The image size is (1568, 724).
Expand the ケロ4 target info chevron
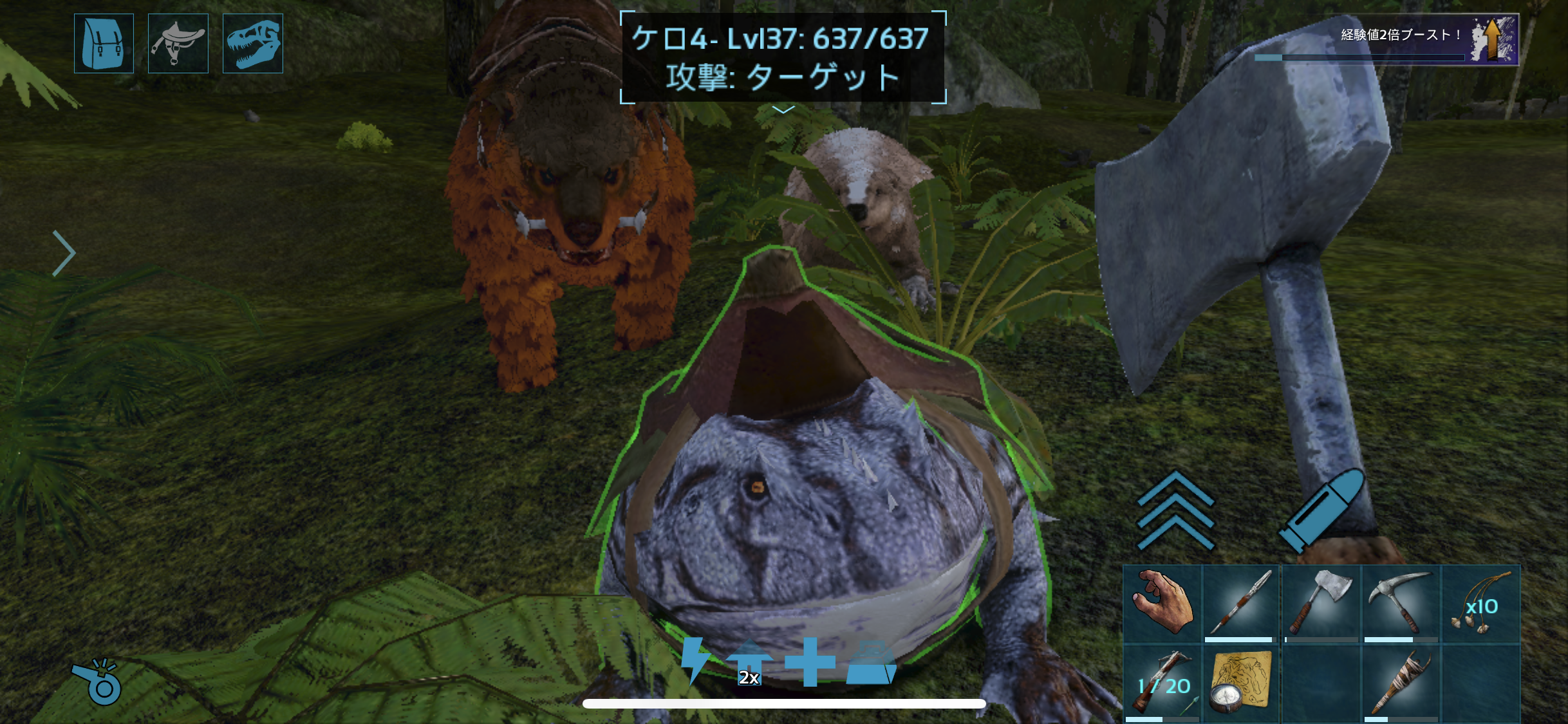tap(783, 110)
